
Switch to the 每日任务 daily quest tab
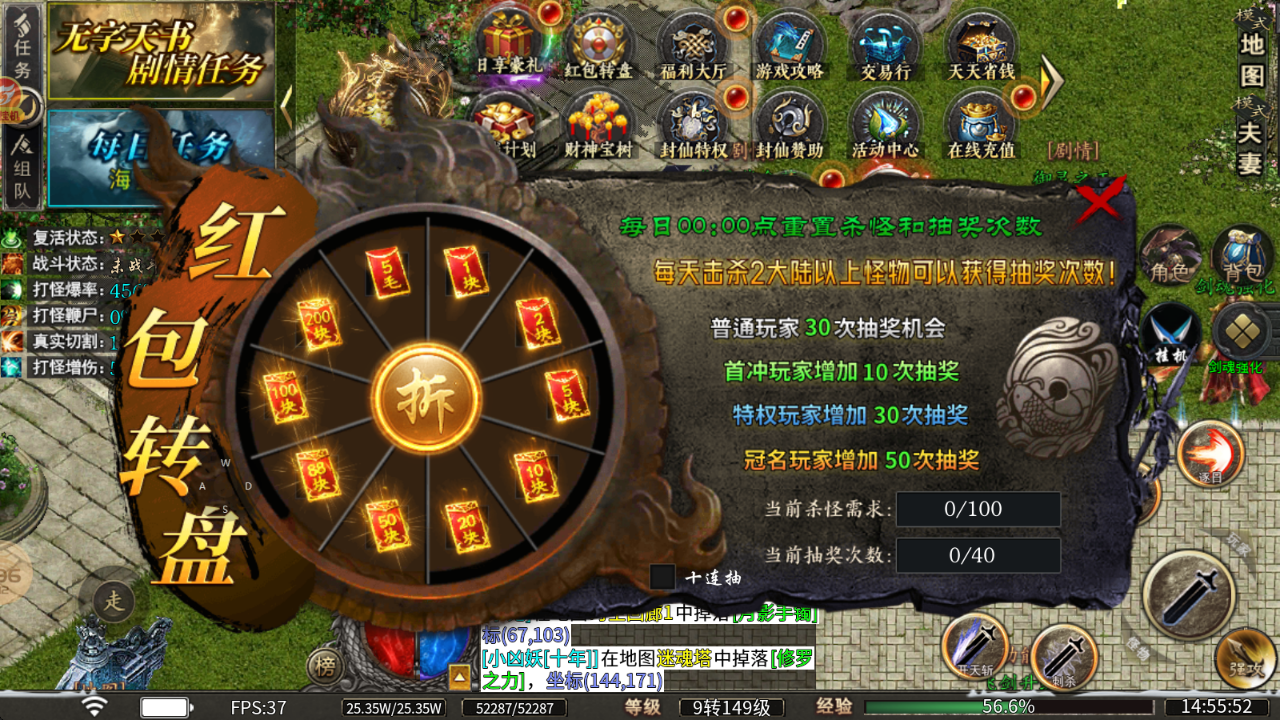[160, 145]
